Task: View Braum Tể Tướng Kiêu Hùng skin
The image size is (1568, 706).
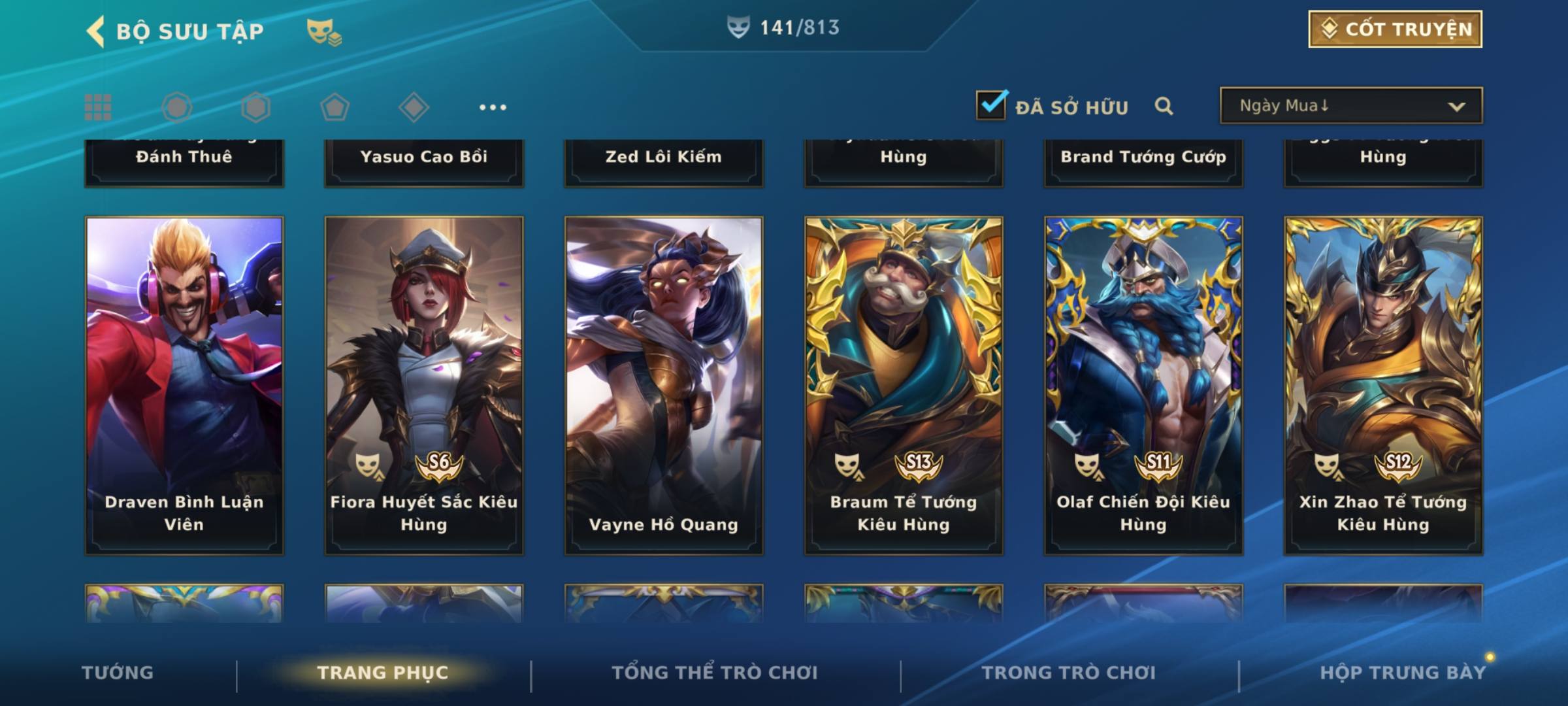Action: pyautogui.click(x=904, y=386)
